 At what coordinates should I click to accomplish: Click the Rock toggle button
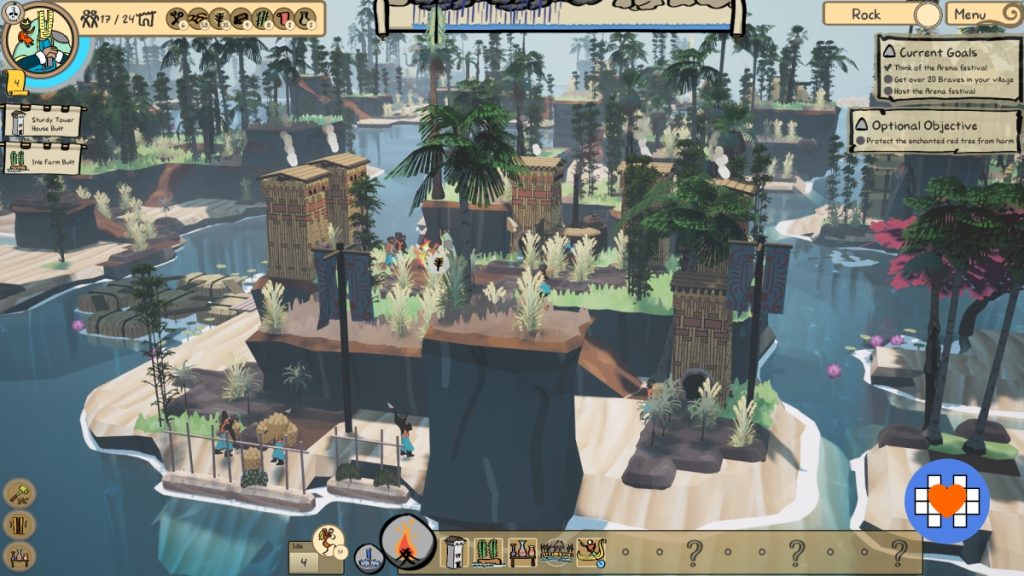pos(880,14)
